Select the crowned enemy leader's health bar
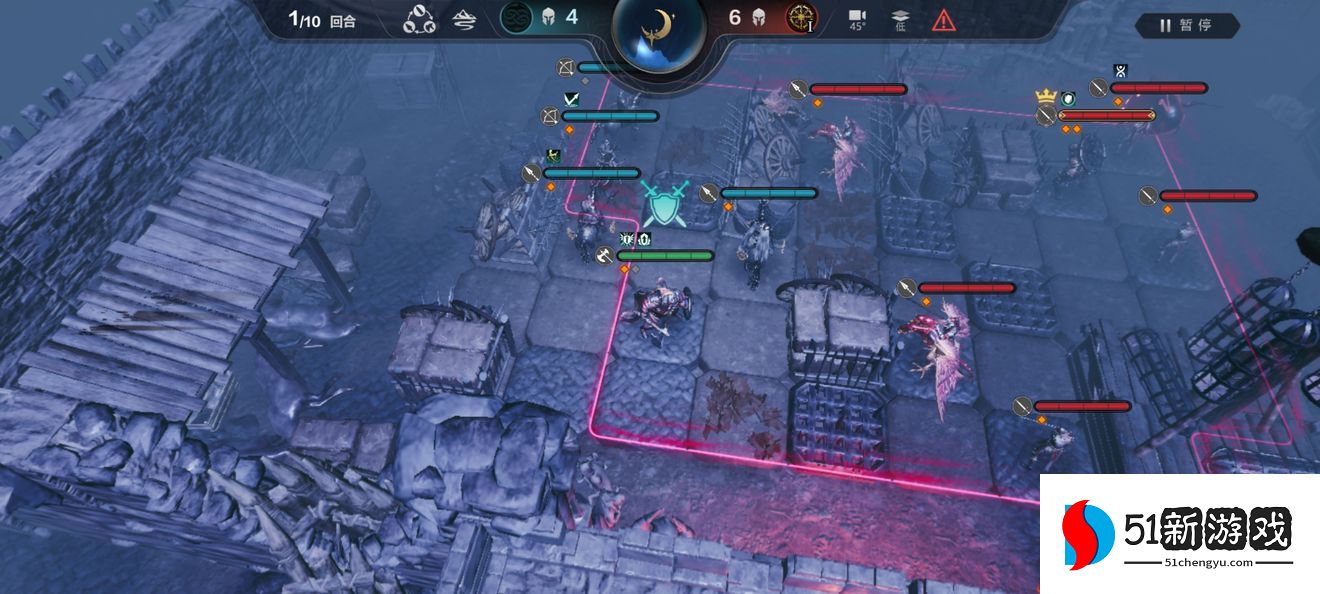The height and width of the screenshot is (594, 1320). (1106, 116)
